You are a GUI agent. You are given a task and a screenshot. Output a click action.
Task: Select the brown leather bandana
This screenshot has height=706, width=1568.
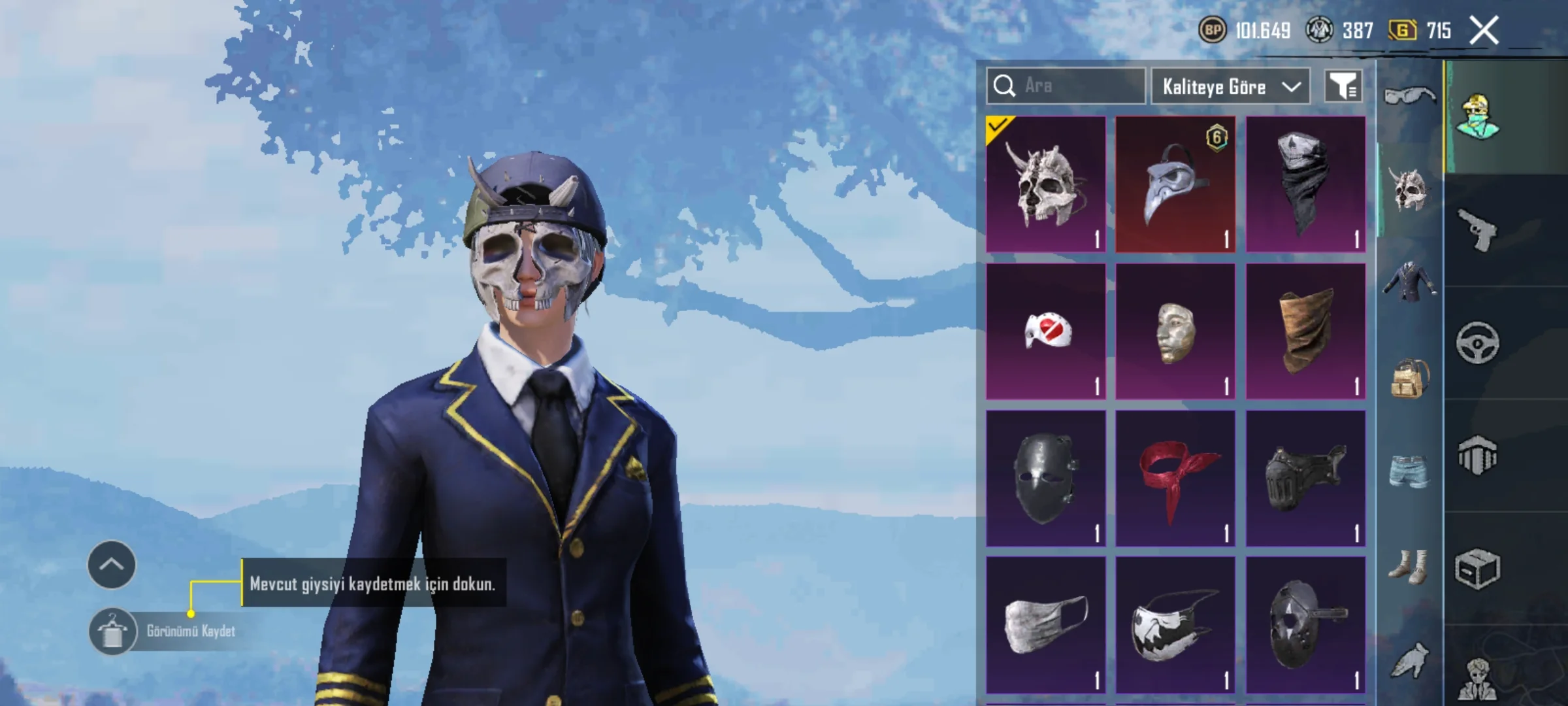point(1305,331)
